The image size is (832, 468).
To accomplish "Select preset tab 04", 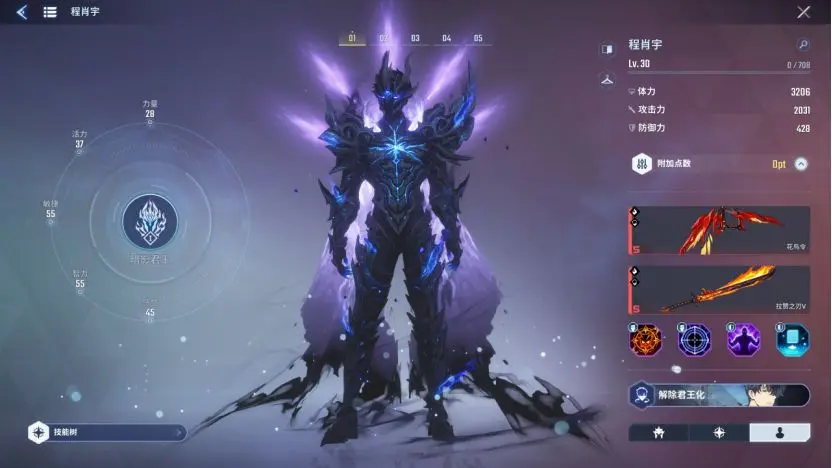I will pyautogui.click(x=447, y=39).
